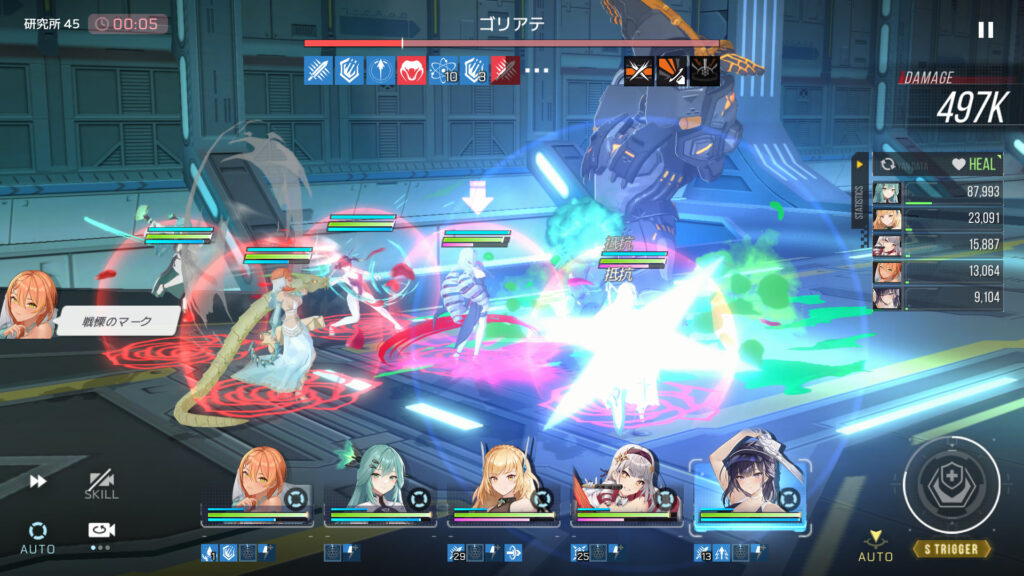The image size is (1024, 576).
Task: Toggle the circular AUTO skill button
Action: 38,534
